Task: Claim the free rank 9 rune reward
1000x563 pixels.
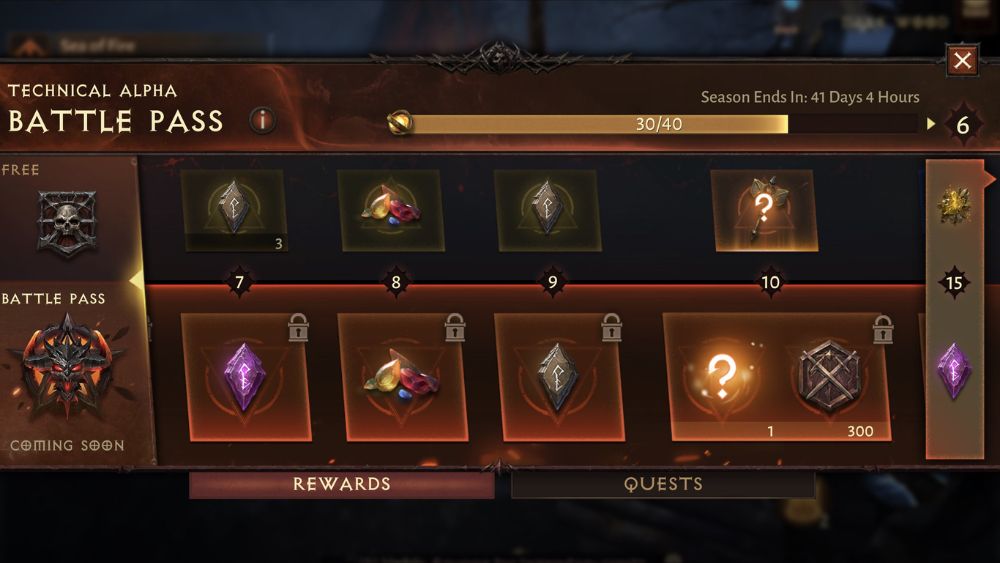Action: (551, 210)
